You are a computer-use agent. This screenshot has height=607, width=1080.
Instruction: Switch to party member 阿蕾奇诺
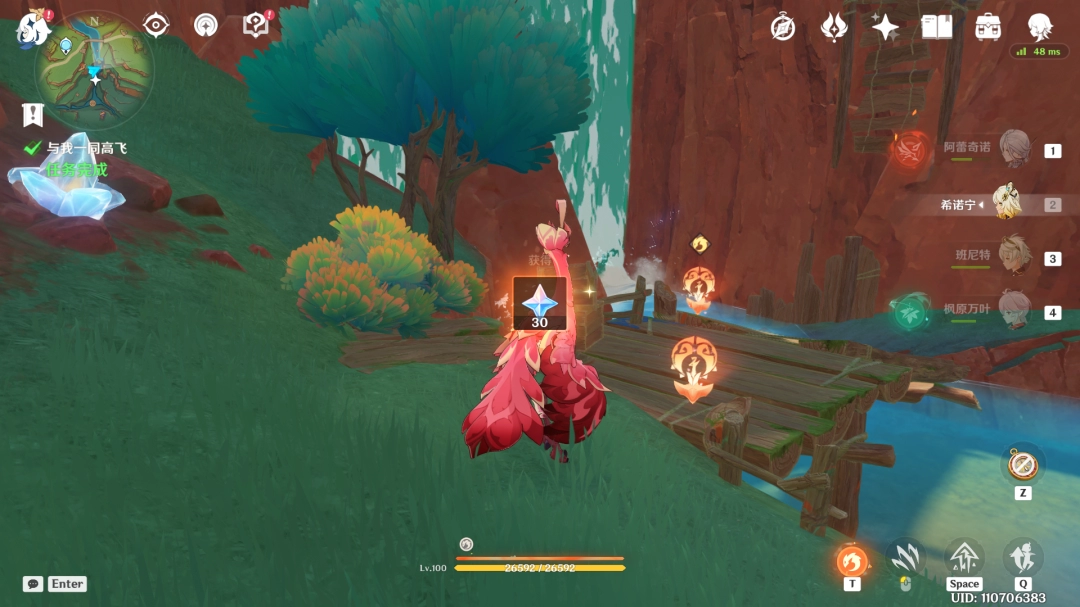(1015, 147)
